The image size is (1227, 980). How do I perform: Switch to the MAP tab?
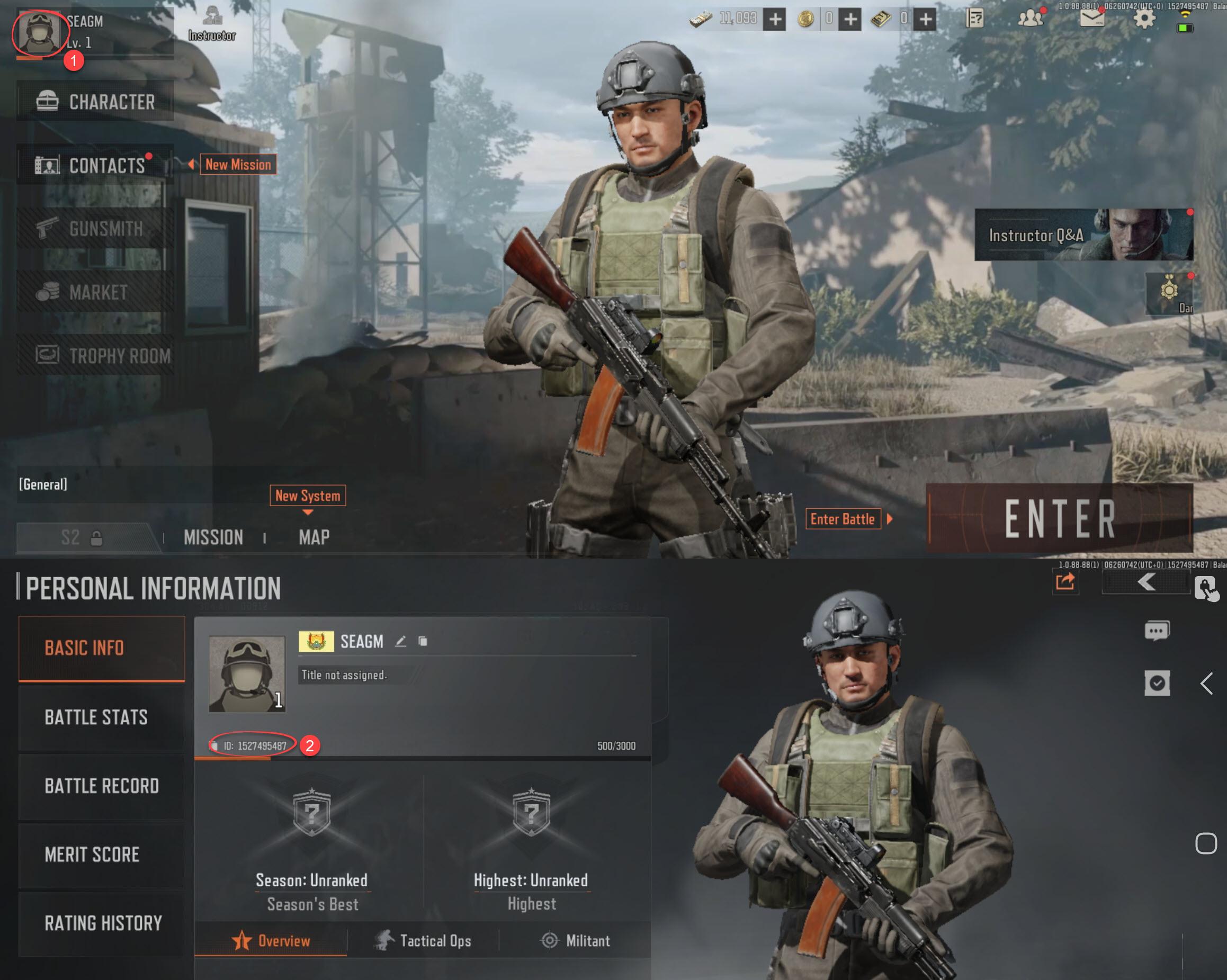(314, 537)
